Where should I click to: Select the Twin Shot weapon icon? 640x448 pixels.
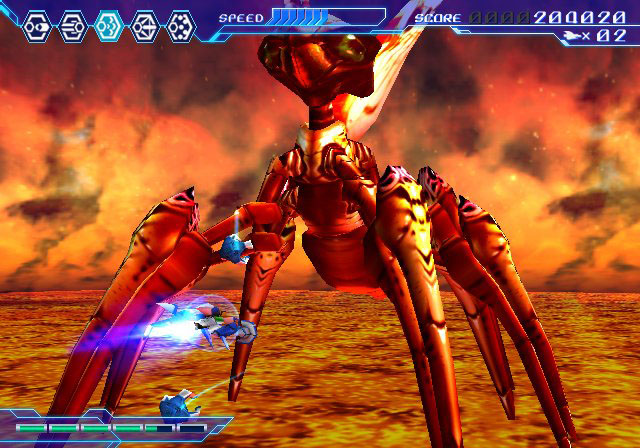pyautogui.click(x=36, y=25)
